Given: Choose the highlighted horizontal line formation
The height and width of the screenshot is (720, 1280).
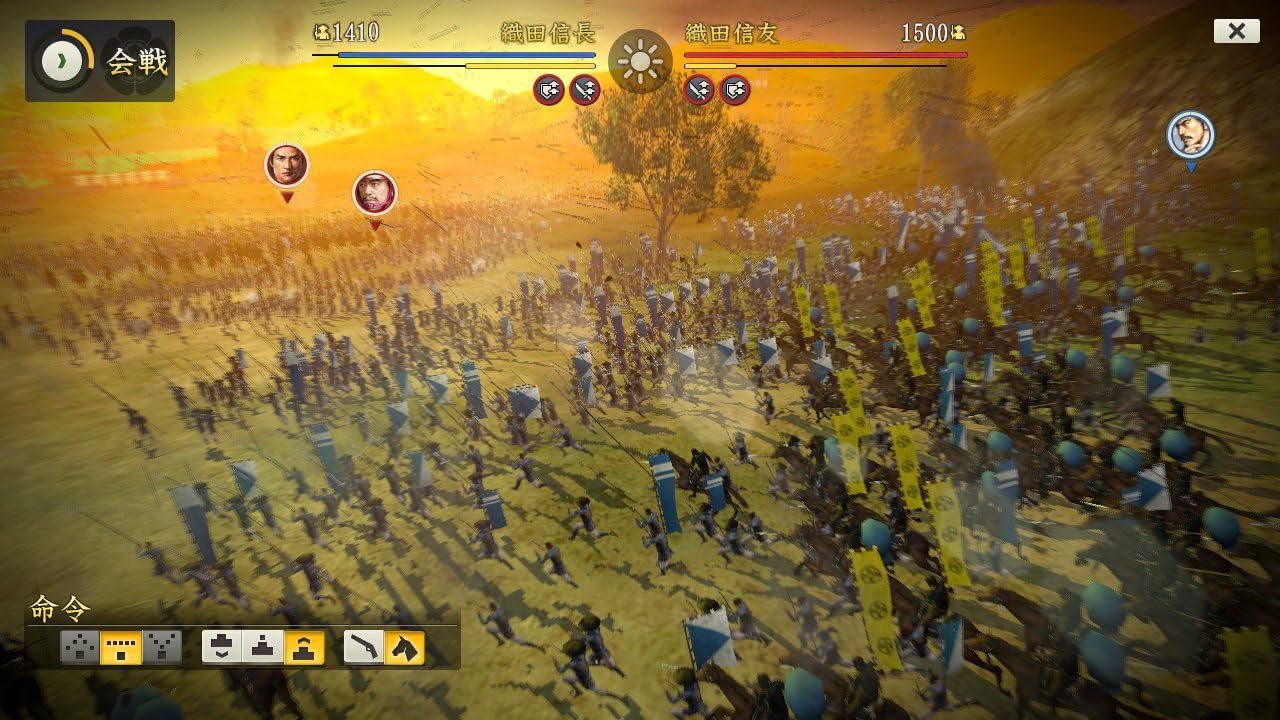Looking at the screenshot, I should 121,647.
